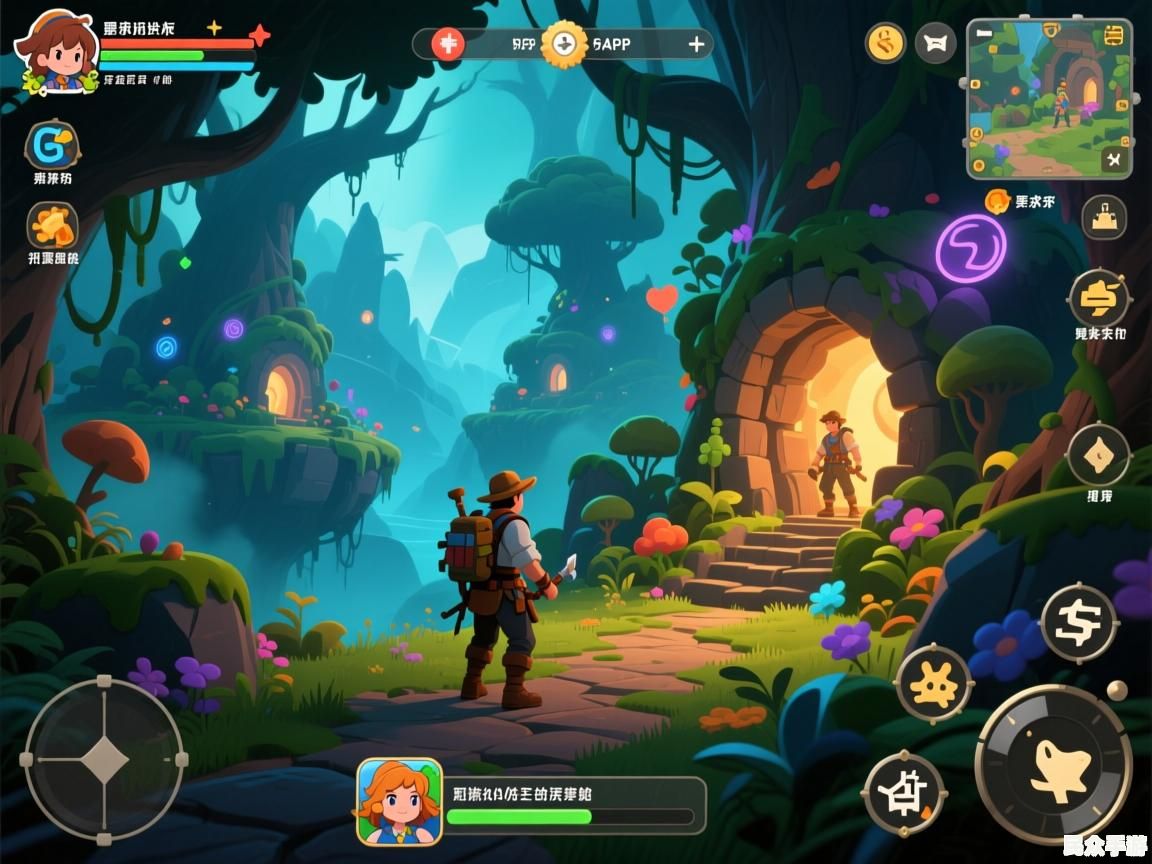Click the crossed-tools button on the minimap
The image size is (1152, 864).
pyautogui.click(x=1116, y=159)
